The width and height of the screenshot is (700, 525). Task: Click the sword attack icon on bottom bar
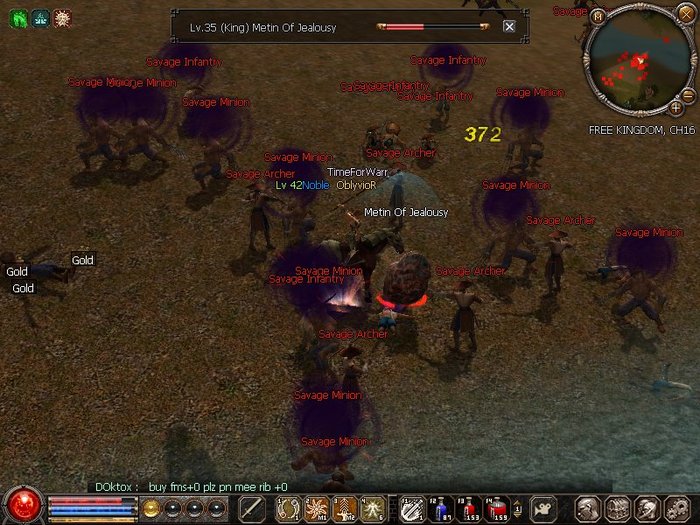coord(252,509)
